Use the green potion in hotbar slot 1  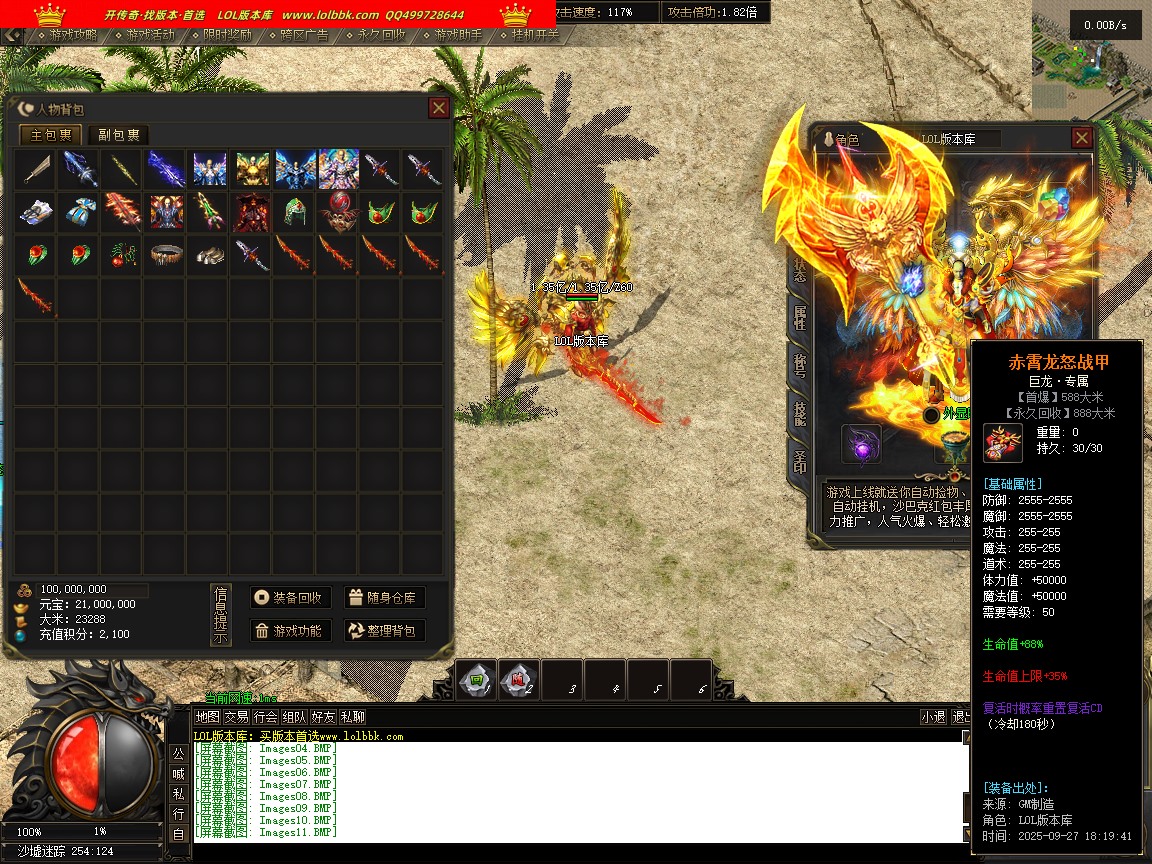[x=477, y=680]
